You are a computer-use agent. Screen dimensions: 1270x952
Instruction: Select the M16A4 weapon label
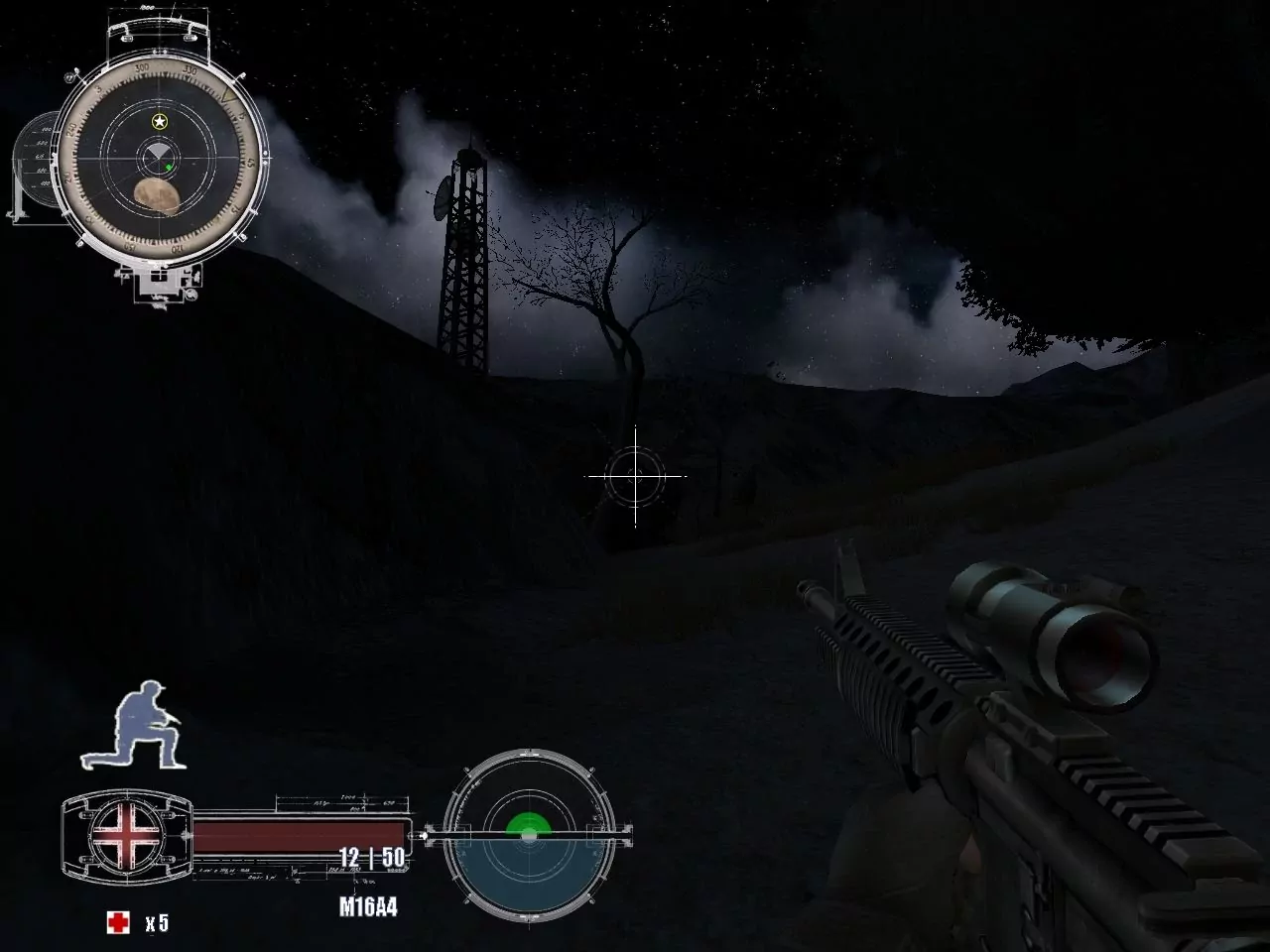(x=368, y=905)
